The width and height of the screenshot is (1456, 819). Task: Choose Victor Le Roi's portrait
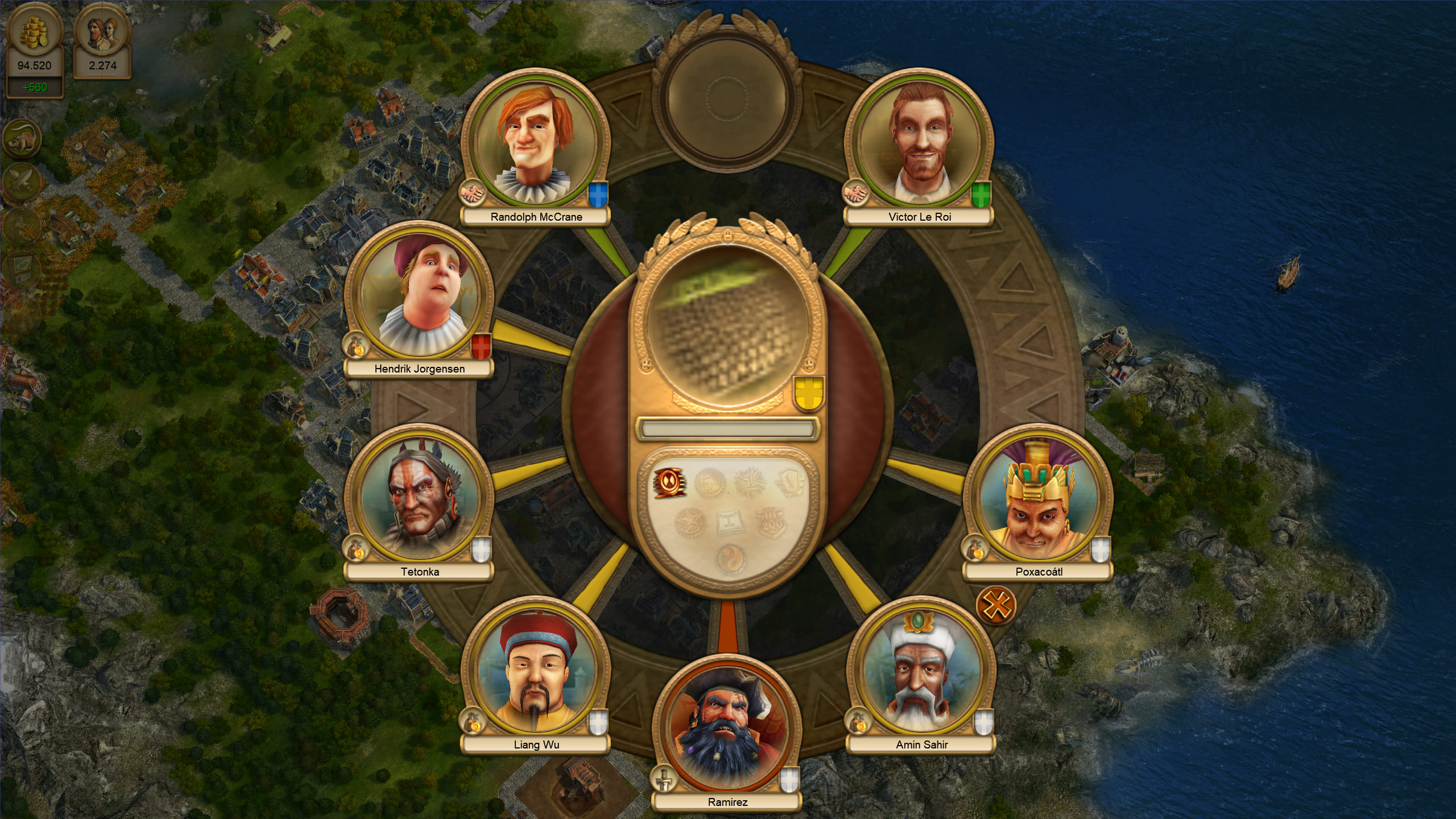pos(919,143)
